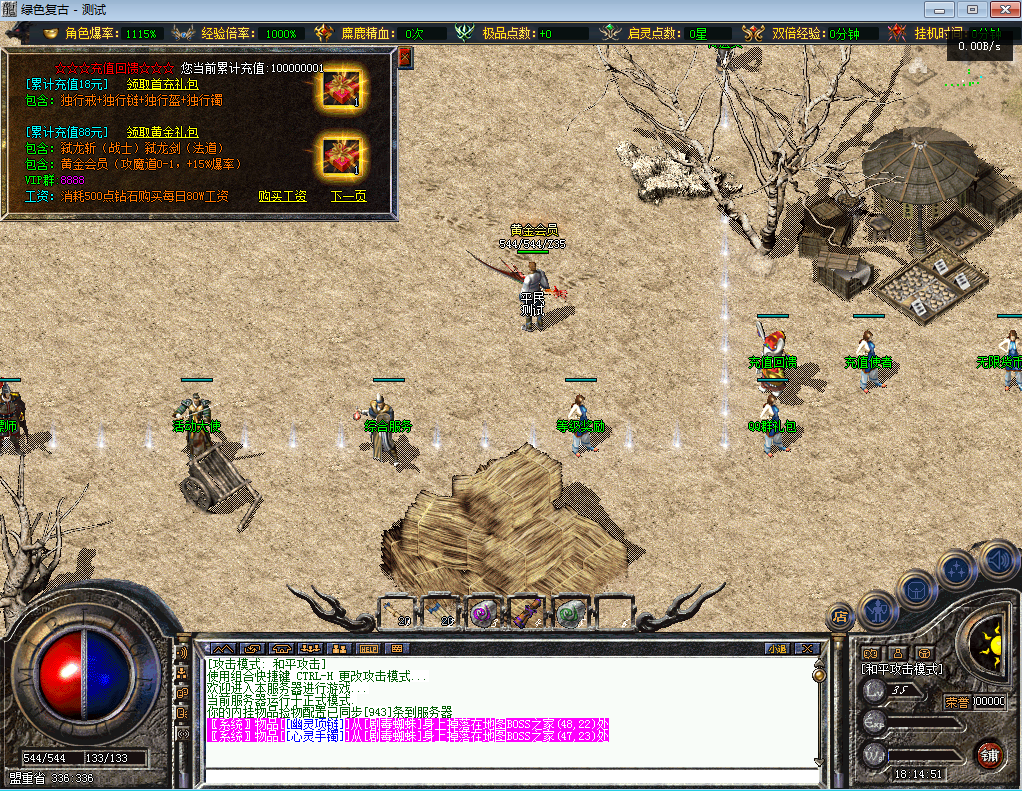Click the 购买工资 buy salary link
The image size is (1022, 791).
(x=282, y=196)
